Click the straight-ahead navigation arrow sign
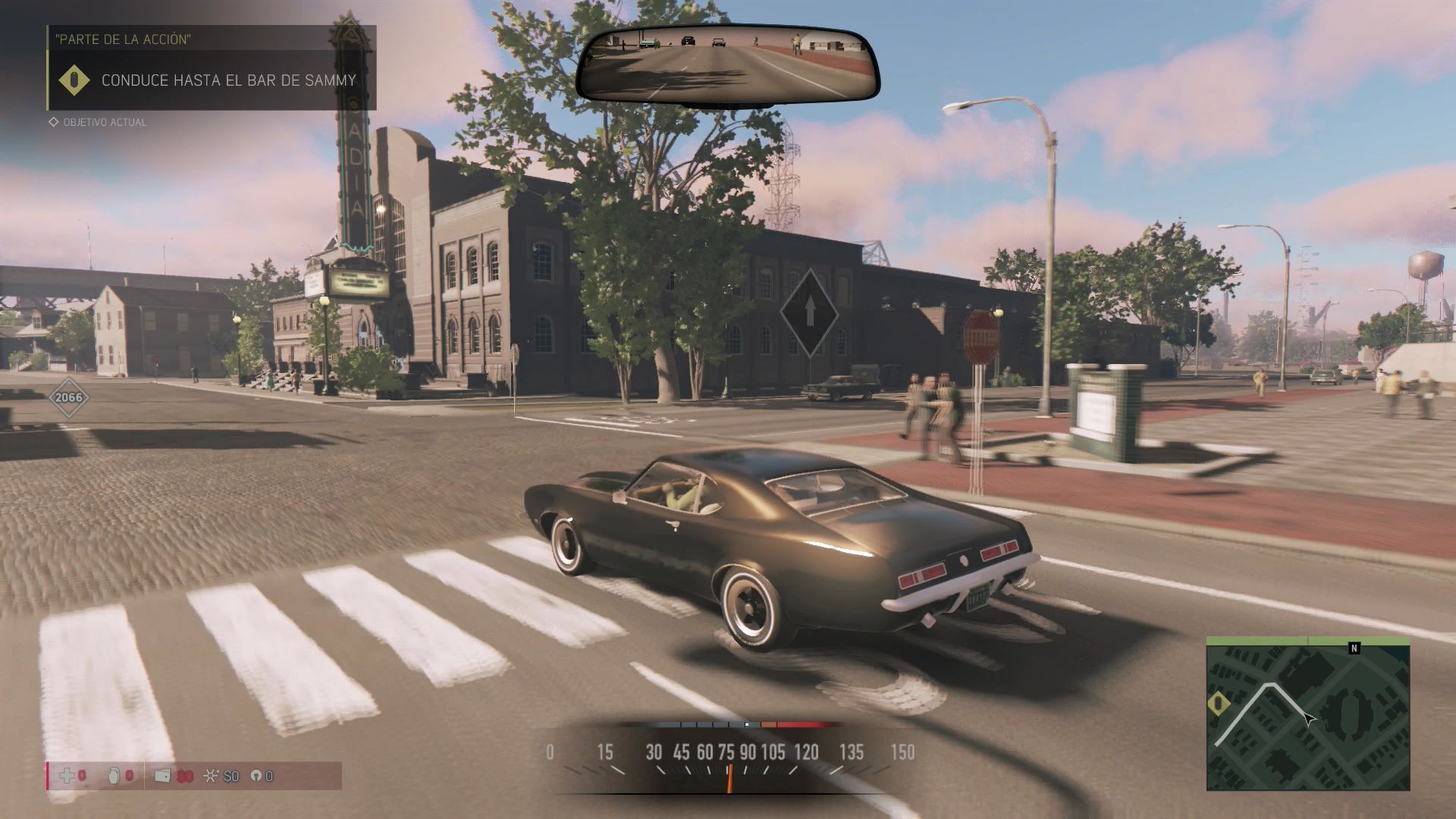The width and height of the screenshot is (1456, 819). (x=809, y=312)
